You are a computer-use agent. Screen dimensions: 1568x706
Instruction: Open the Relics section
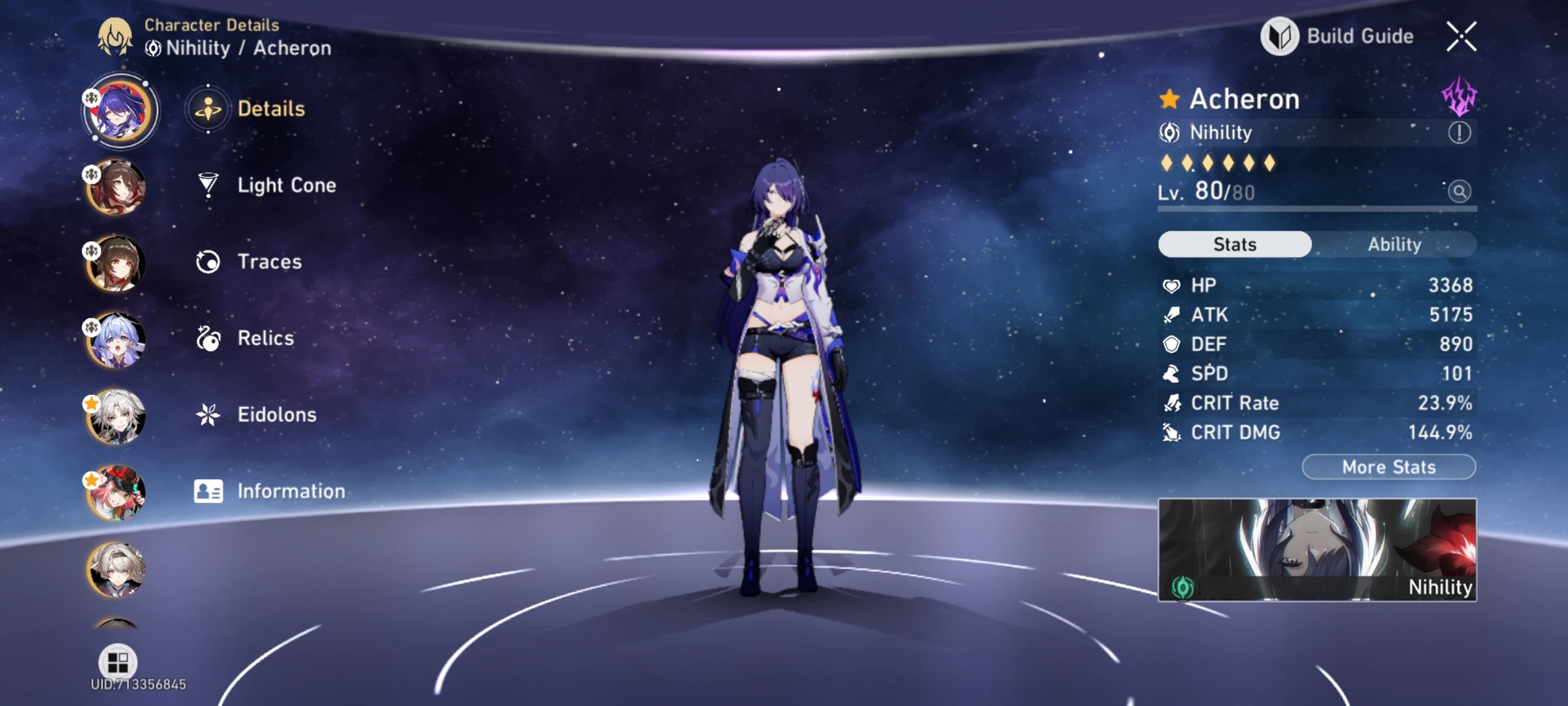tap(208, 338)
